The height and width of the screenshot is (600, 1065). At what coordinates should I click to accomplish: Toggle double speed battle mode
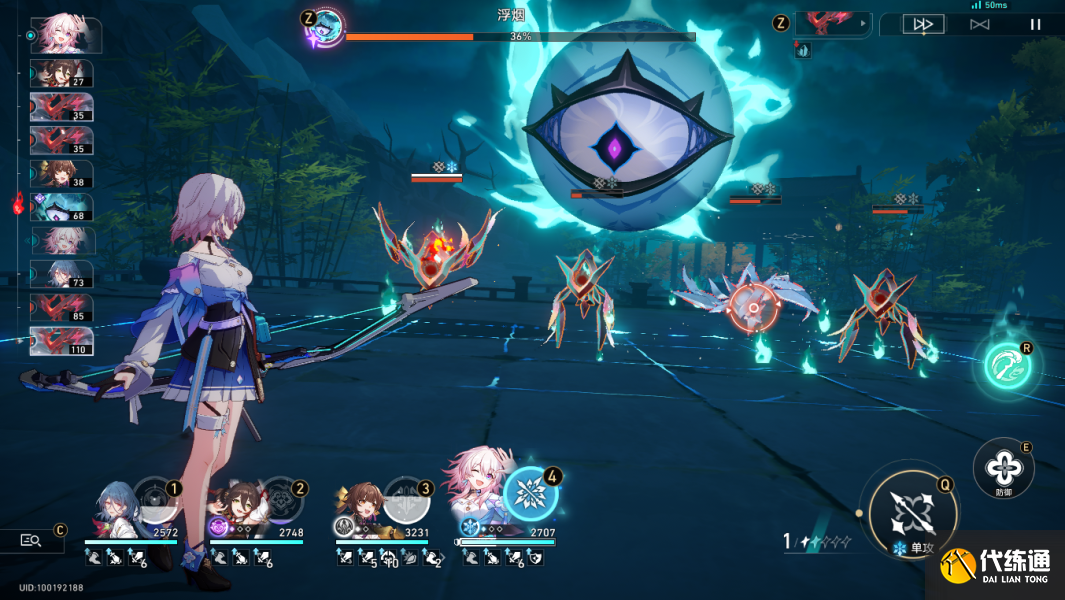(923, 24)
